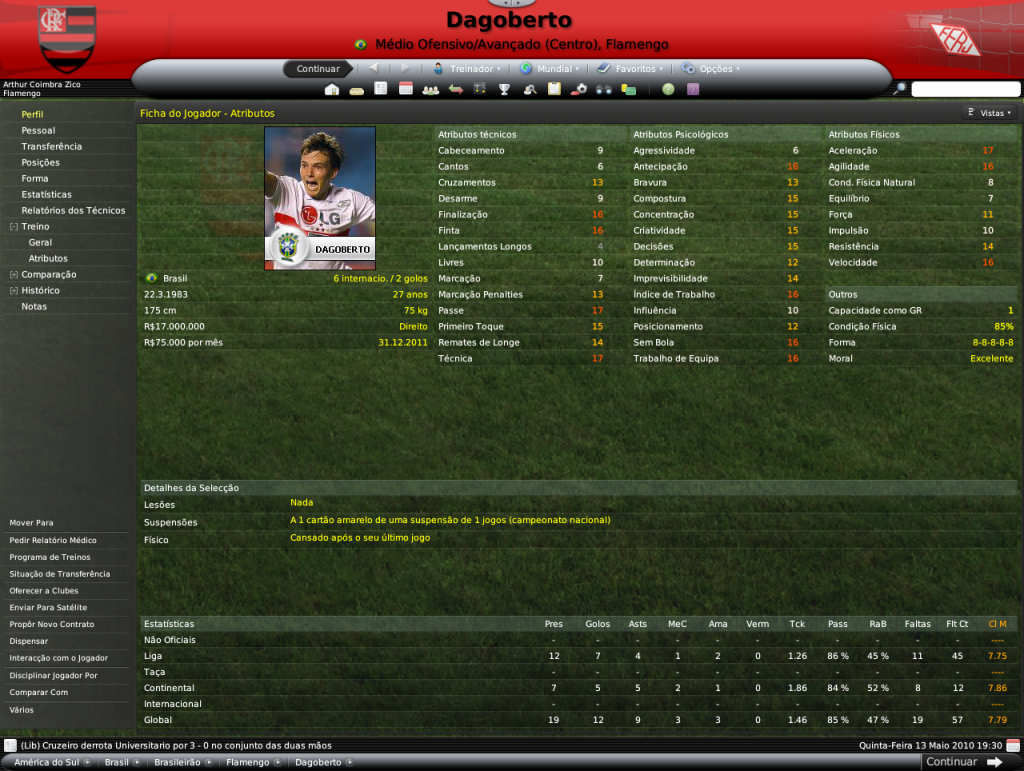1024x771 pixels.
Task: Open the Estatísticas page
Action: (x=46, y=194)
